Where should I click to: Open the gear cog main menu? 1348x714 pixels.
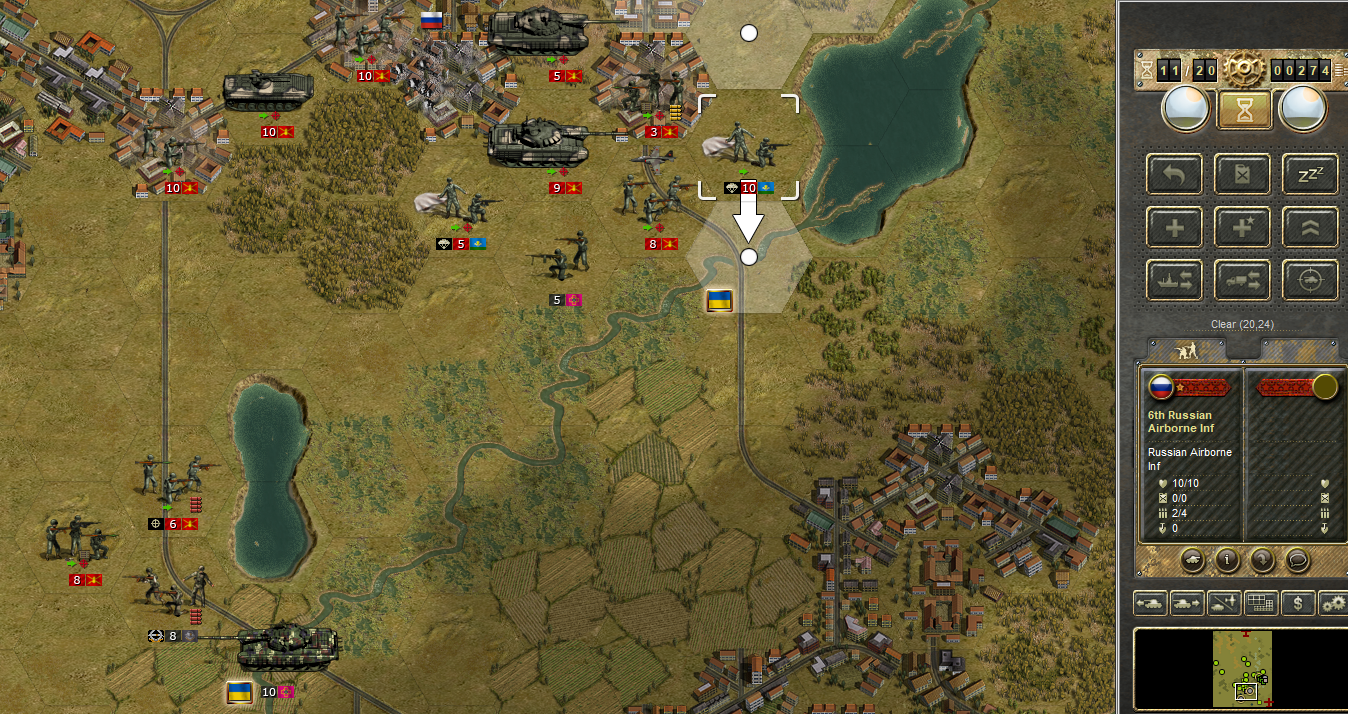pyautogui.click(x=1244, y=69)
